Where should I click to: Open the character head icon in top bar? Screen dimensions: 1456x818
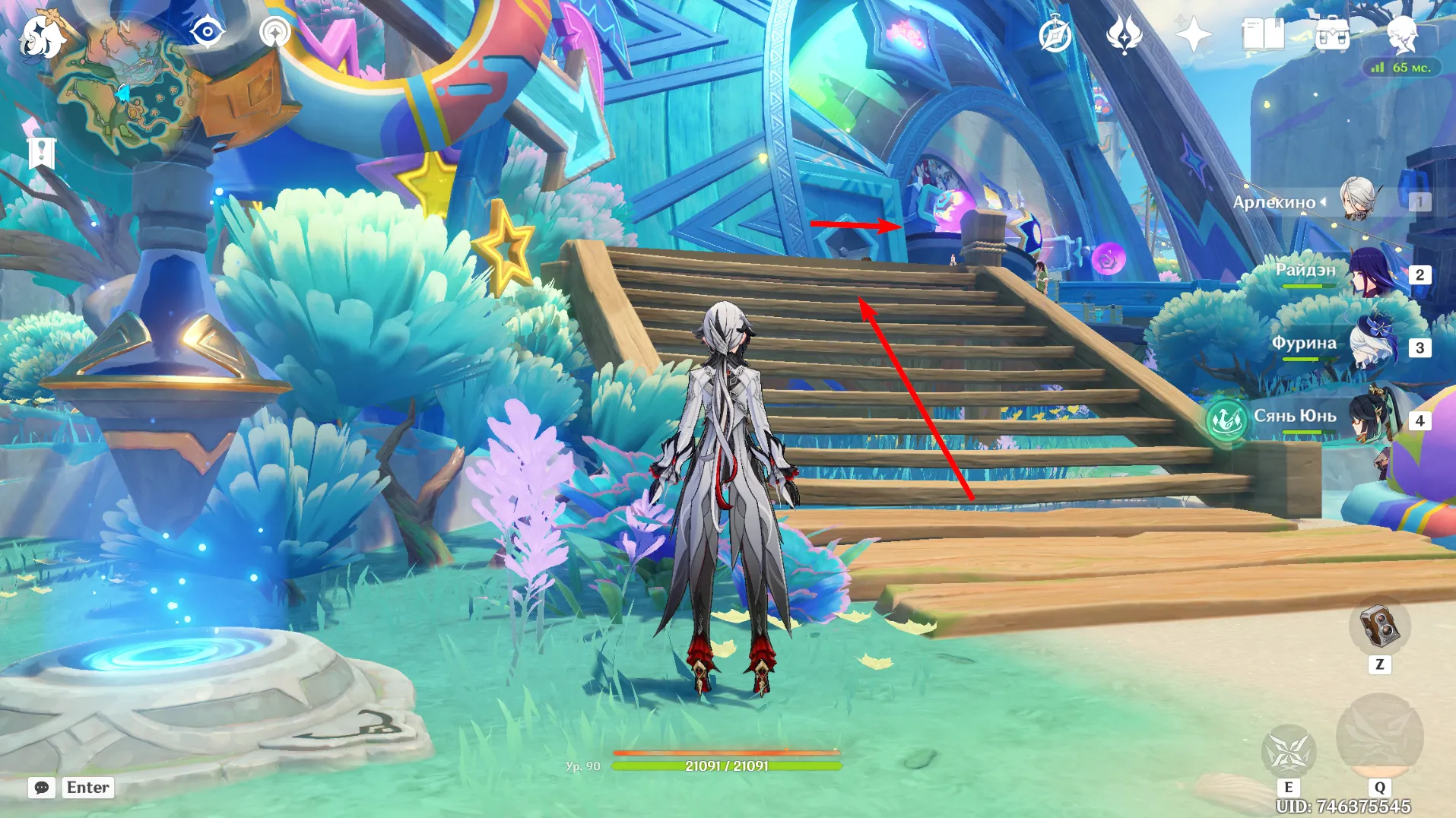click(1401, 33)
